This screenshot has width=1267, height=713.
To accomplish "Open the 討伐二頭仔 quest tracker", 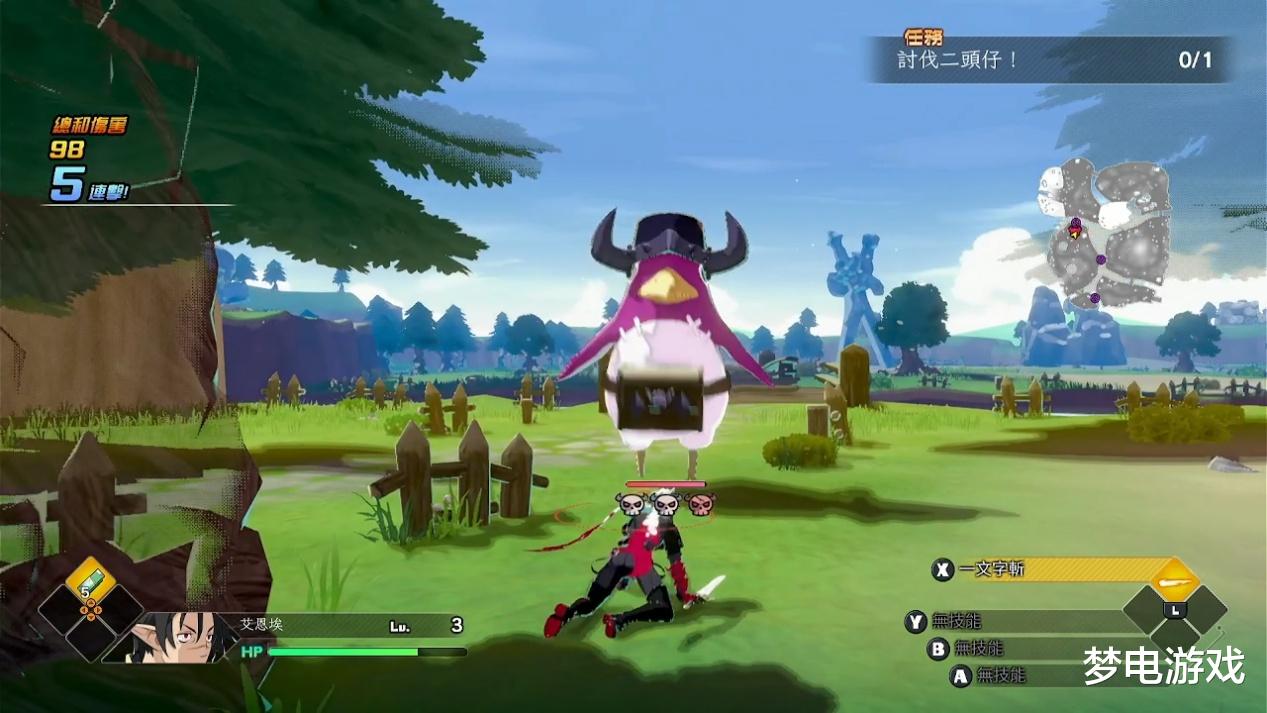I will (1050, 60).
